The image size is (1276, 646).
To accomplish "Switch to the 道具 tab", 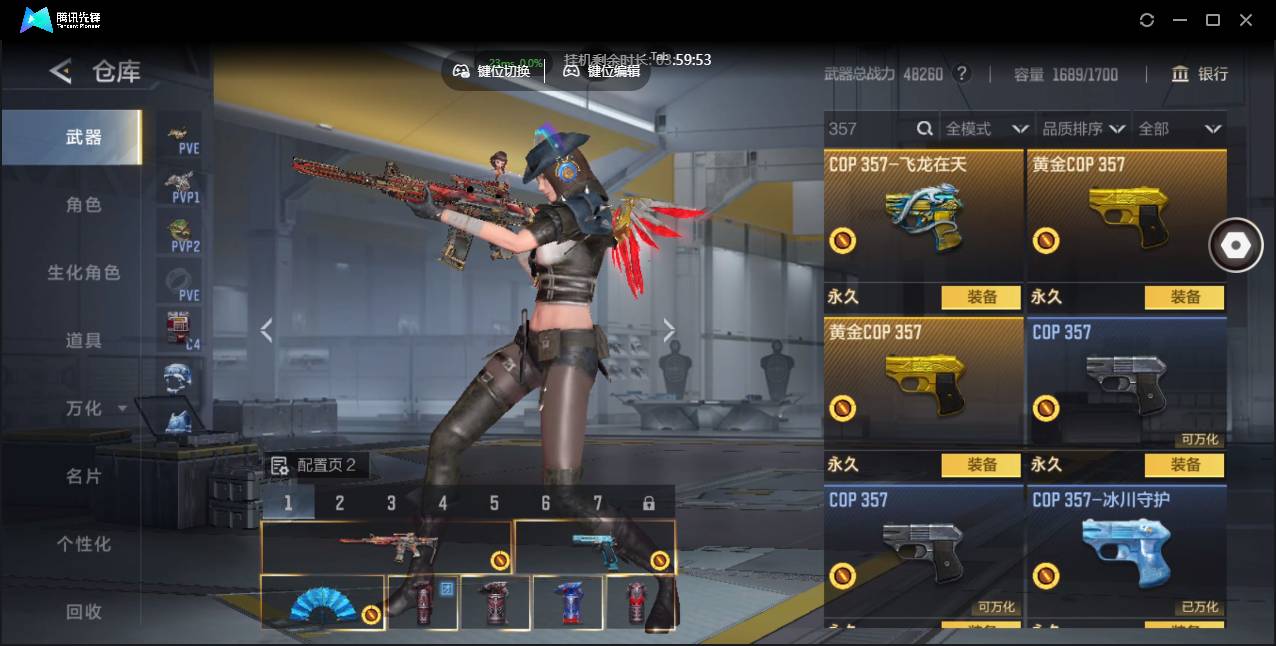I will click(x=84, y=341).
